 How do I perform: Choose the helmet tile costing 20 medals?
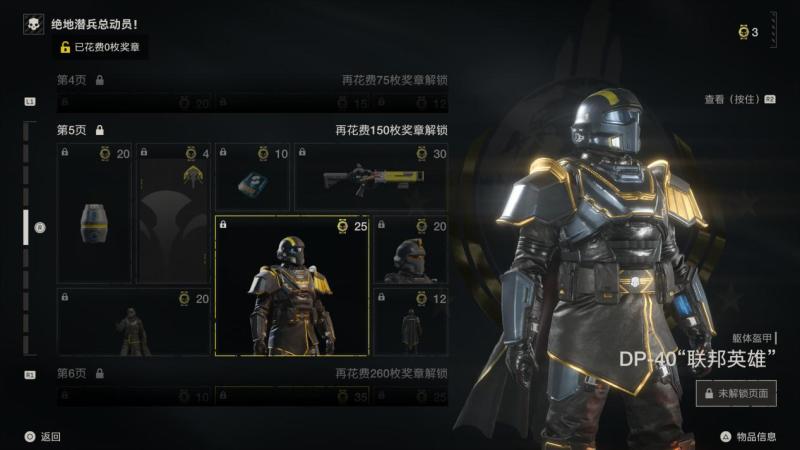410,250
